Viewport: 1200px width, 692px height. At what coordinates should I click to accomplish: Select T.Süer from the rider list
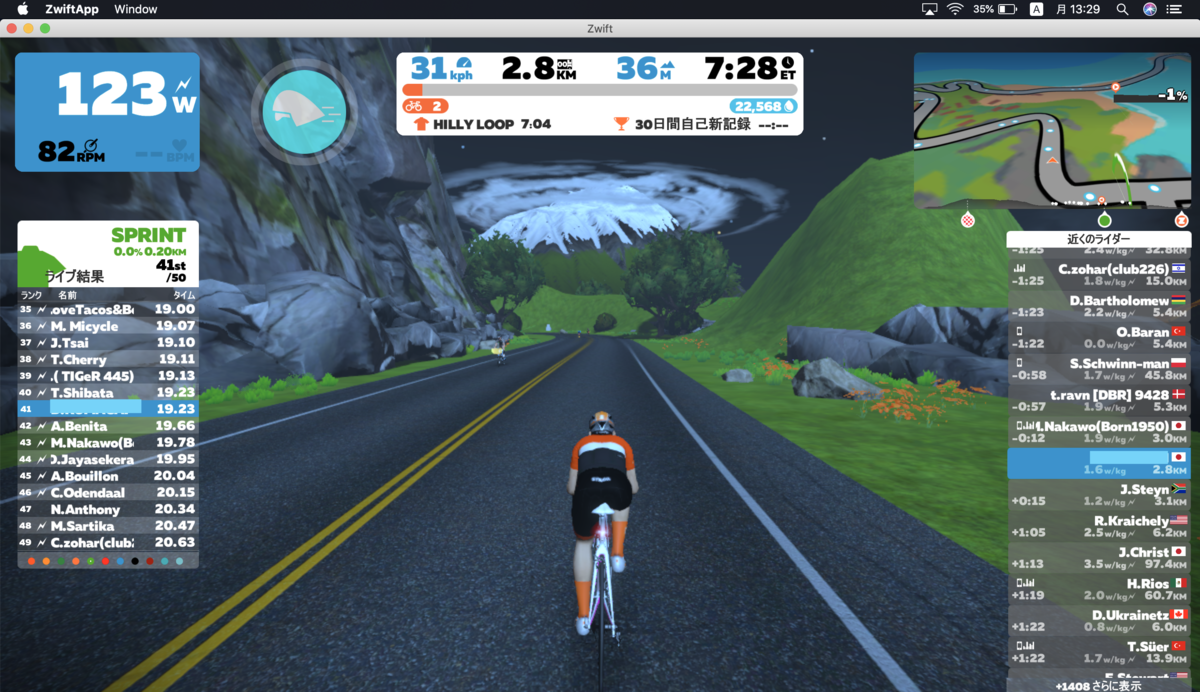coord(1098,652)
